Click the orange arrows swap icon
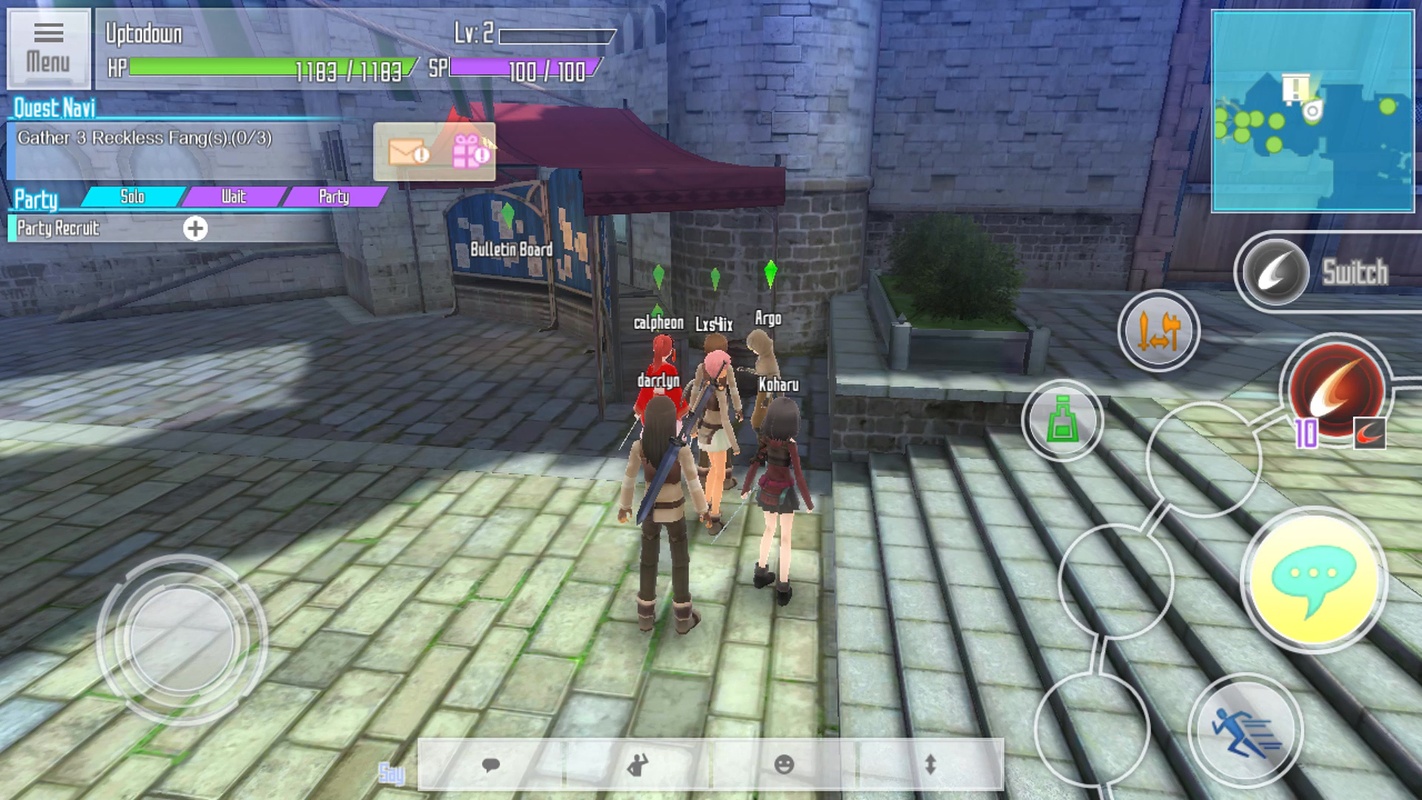 click(1158, 331)
